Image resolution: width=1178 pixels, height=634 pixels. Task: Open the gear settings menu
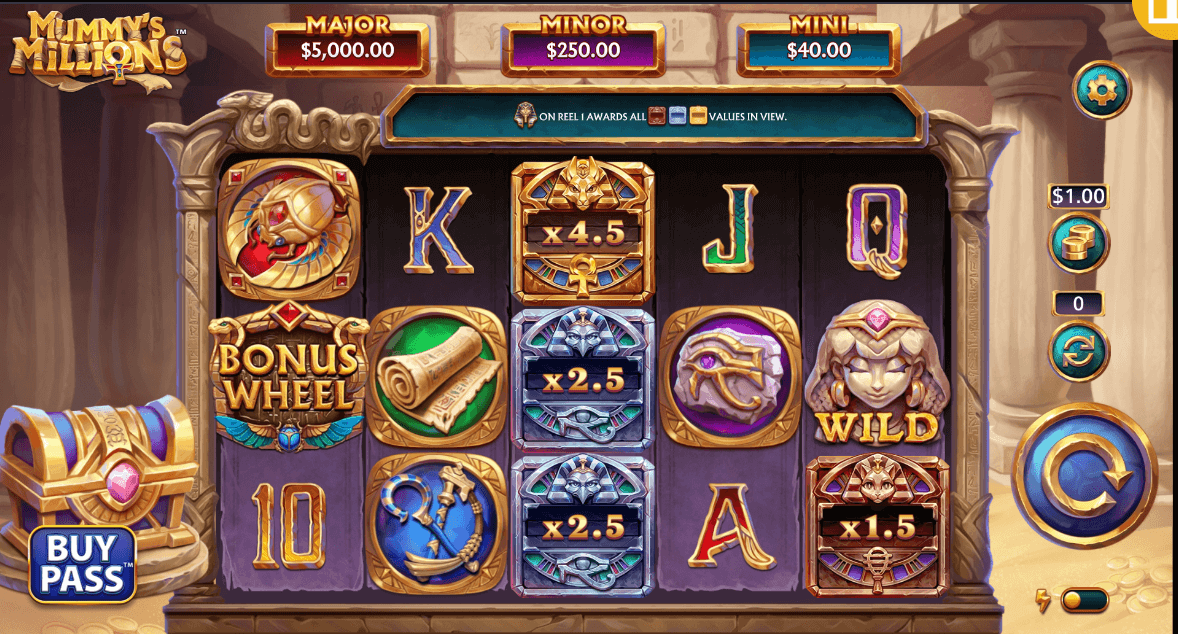(1101, 91)
